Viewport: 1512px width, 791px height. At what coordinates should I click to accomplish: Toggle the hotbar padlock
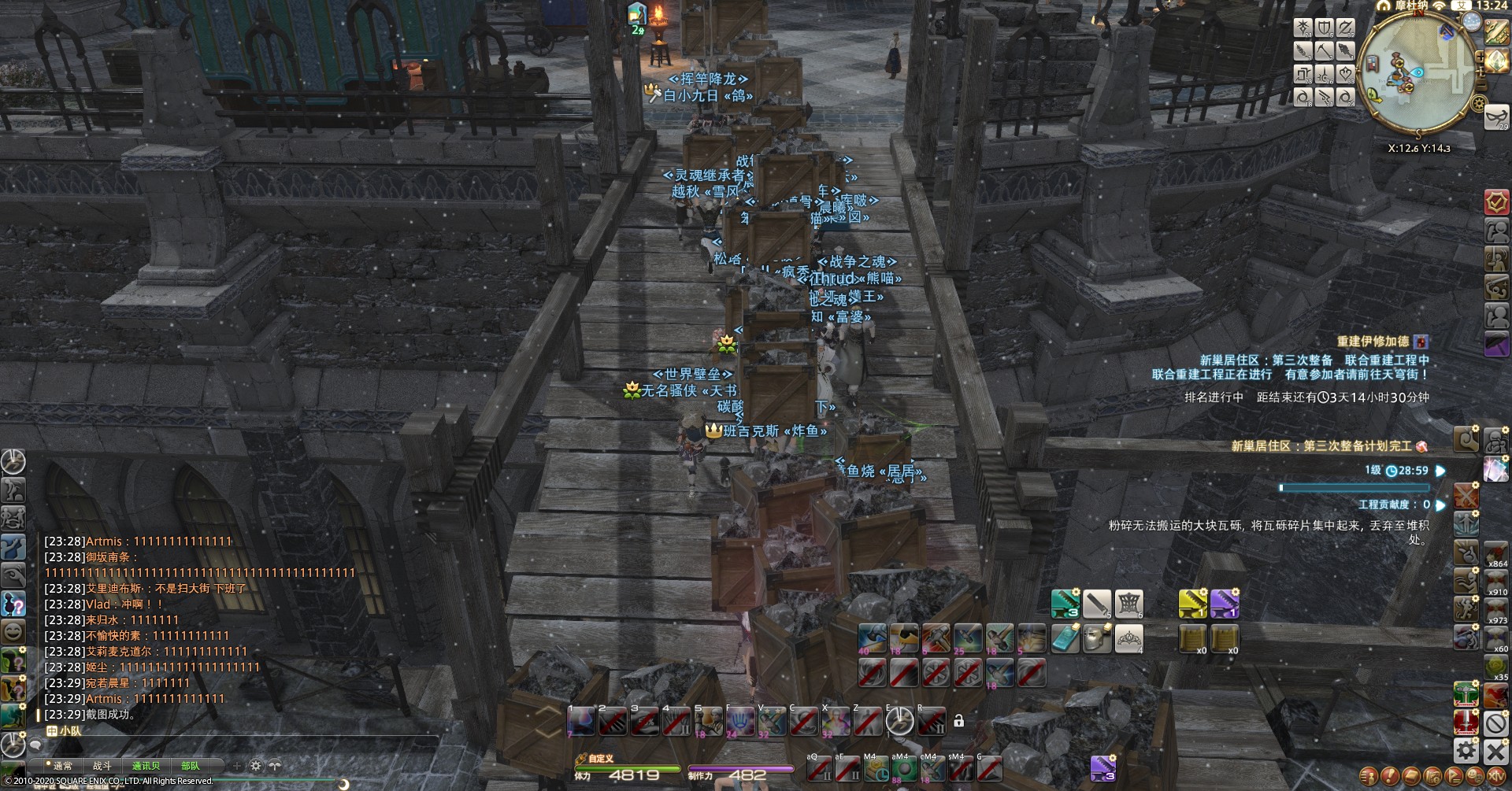958,720
